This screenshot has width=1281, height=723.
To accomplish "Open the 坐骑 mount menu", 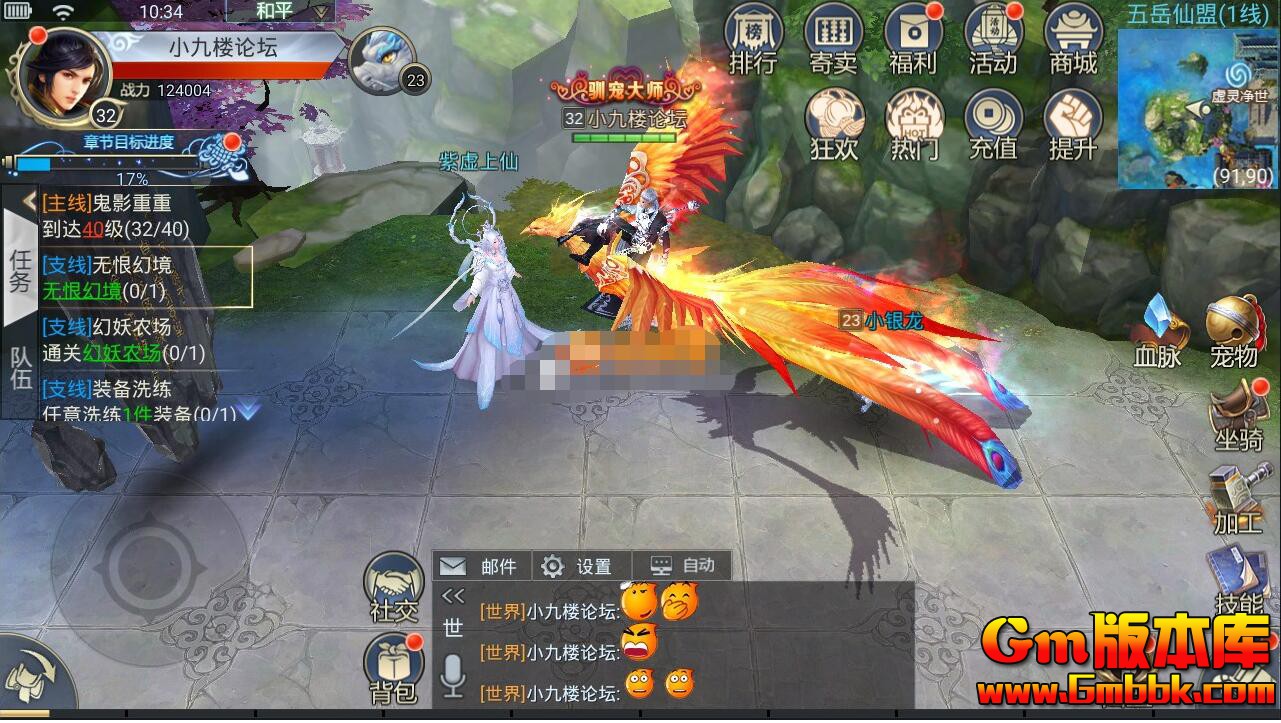I will point(1238,415).
